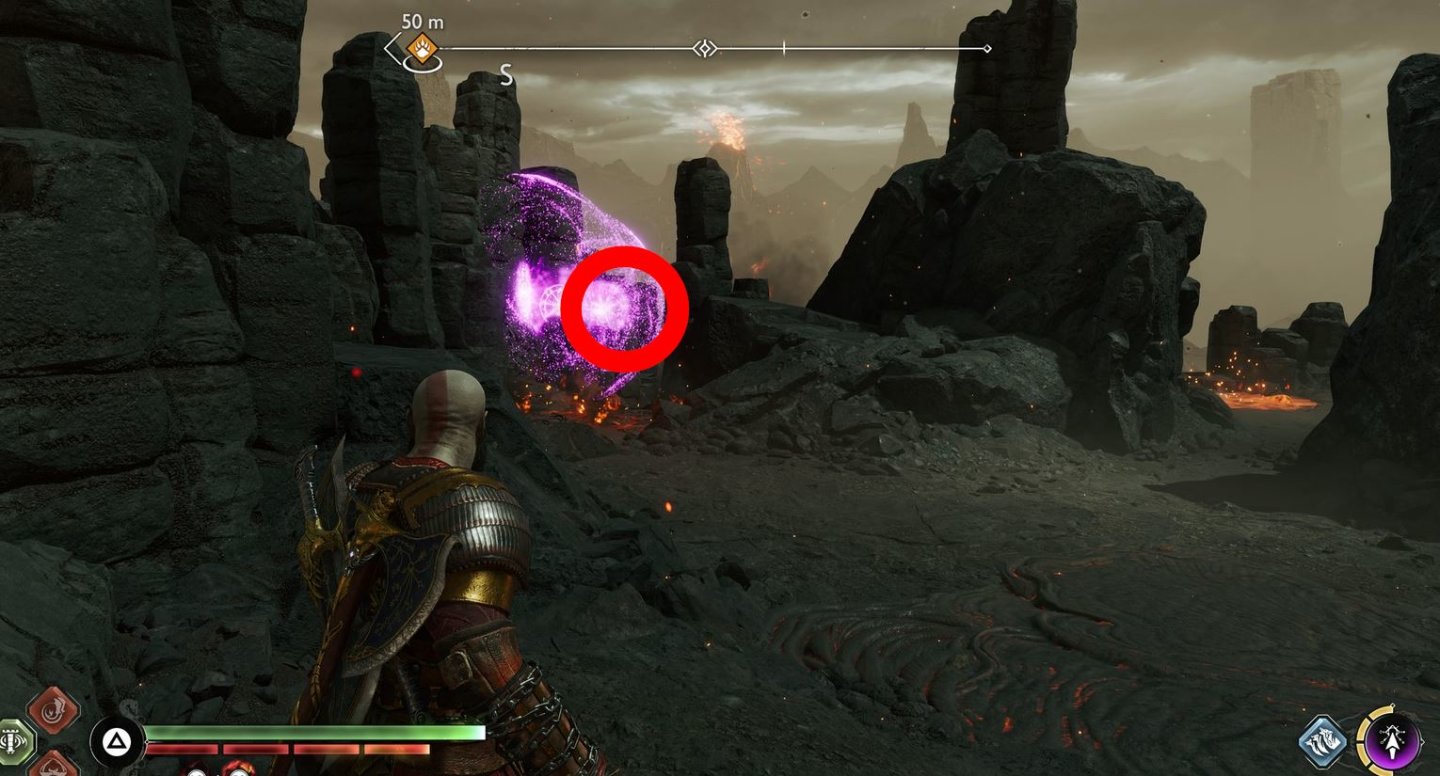Toggle the rage meter ring display

1363,740
